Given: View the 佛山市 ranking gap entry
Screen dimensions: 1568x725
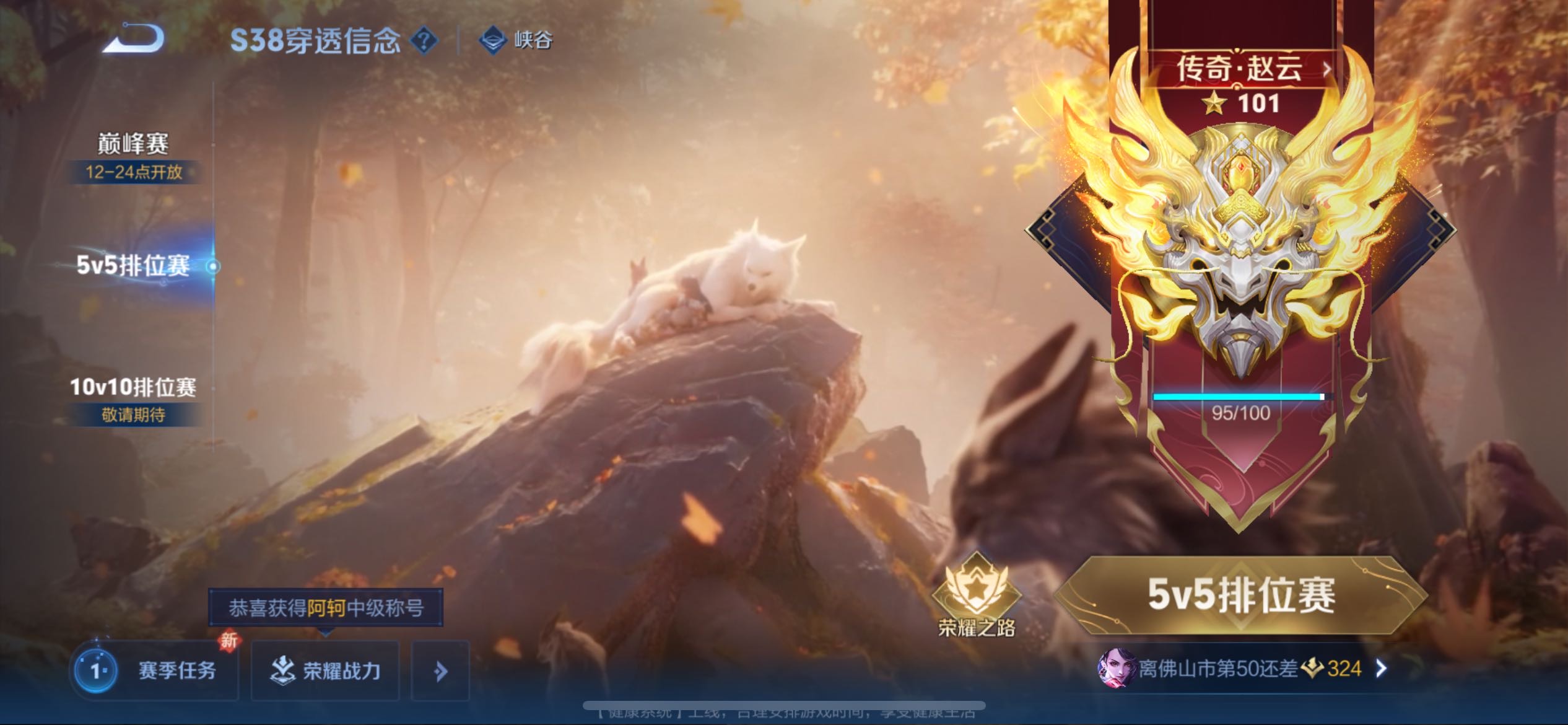Looking at the screenshot, I should (1242, 669).
